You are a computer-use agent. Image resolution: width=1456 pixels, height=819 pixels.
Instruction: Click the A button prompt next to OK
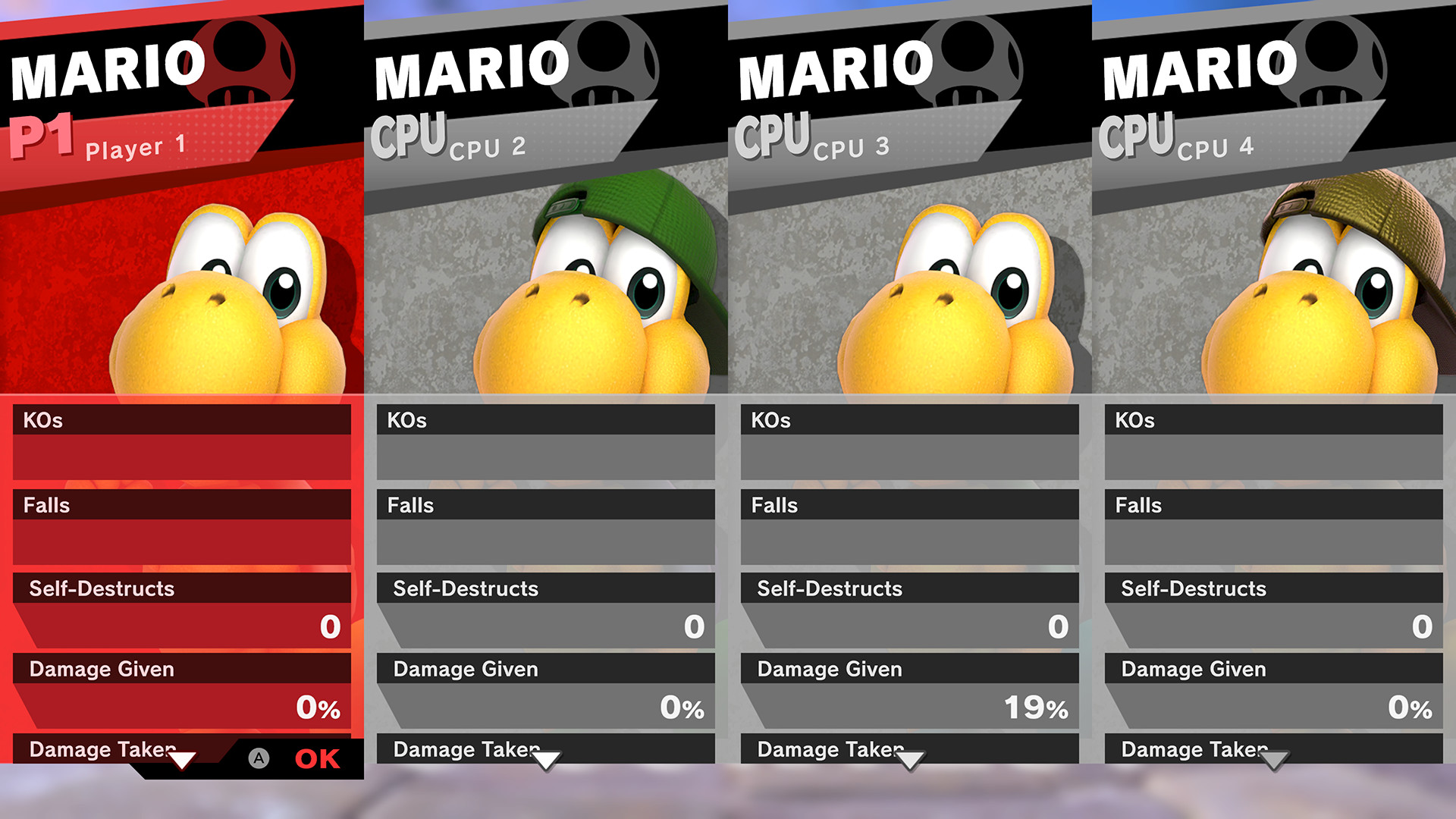pyautogui.click(x=259, y=758)
